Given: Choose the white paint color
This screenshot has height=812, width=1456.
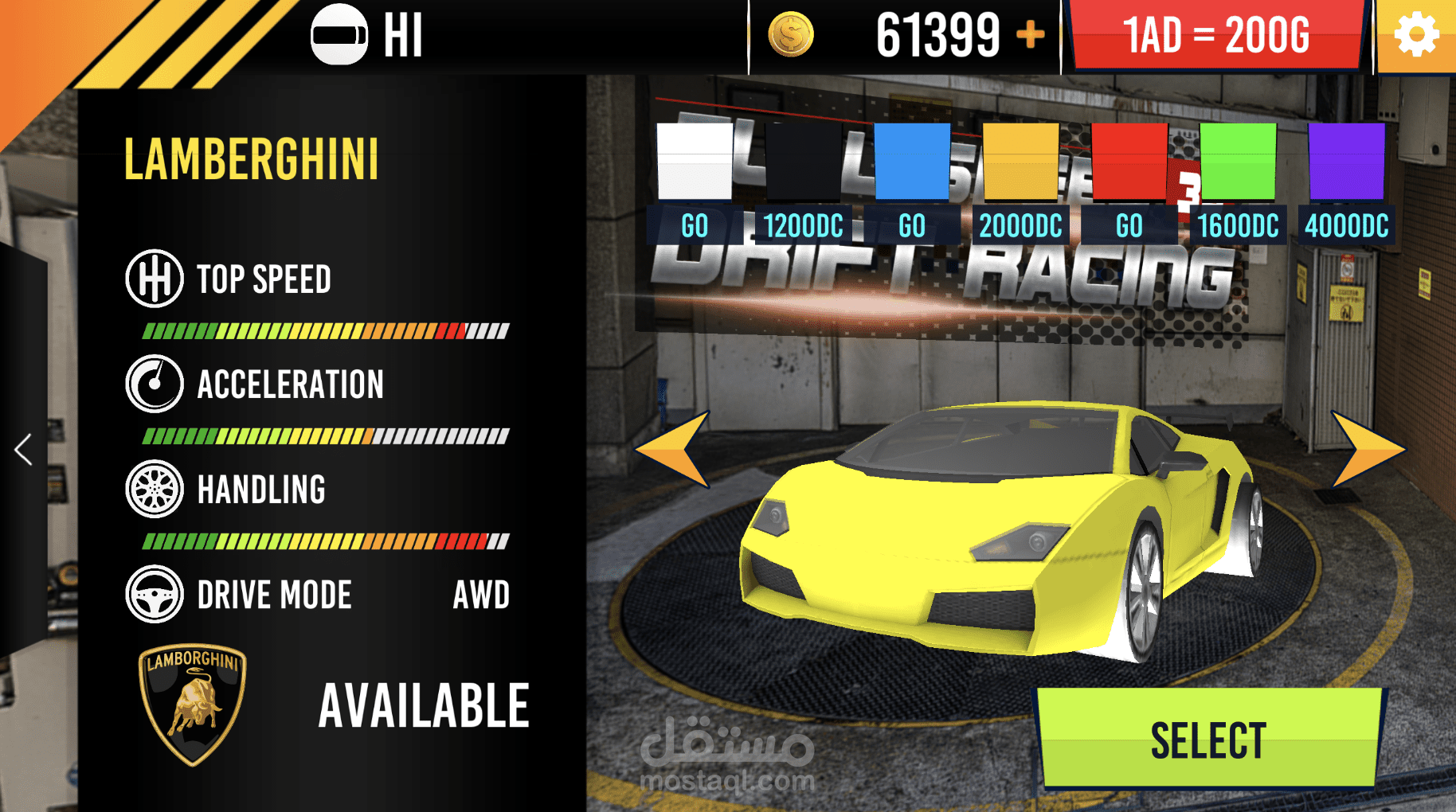Looking at the screenshot, I should tap(695, 161).
